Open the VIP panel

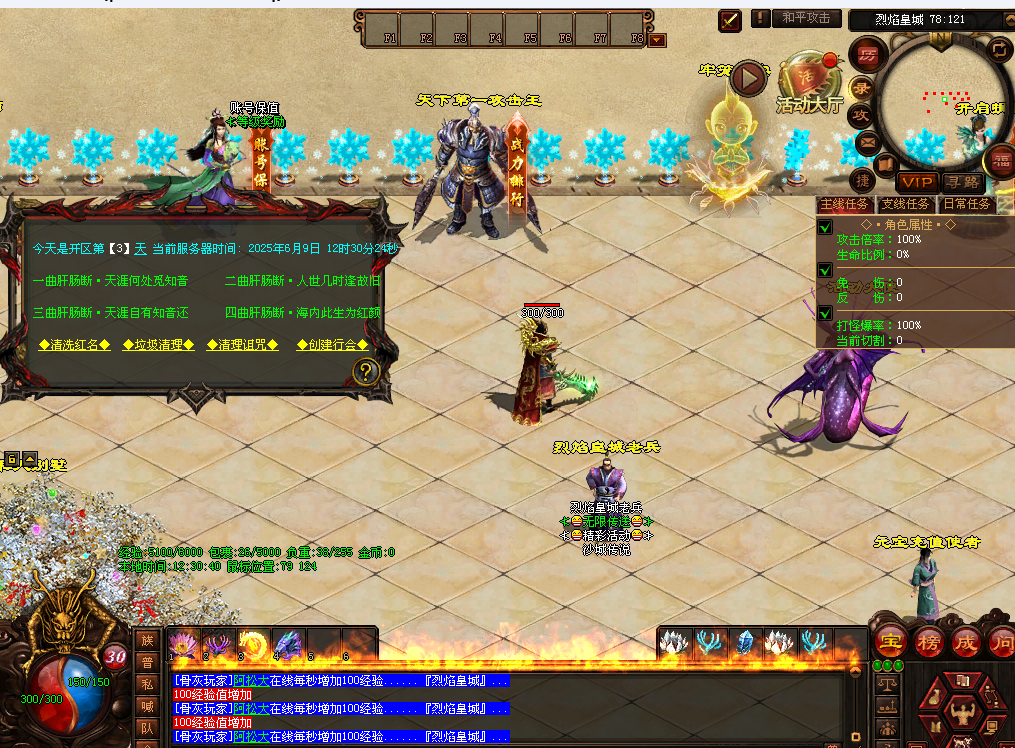pyautogui.click(x=916, y=182)
